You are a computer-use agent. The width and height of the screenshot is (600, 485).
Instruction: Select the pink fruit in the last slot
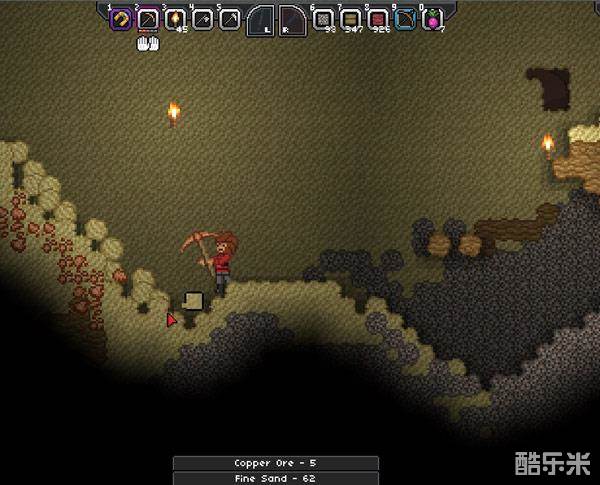point(432,18)
